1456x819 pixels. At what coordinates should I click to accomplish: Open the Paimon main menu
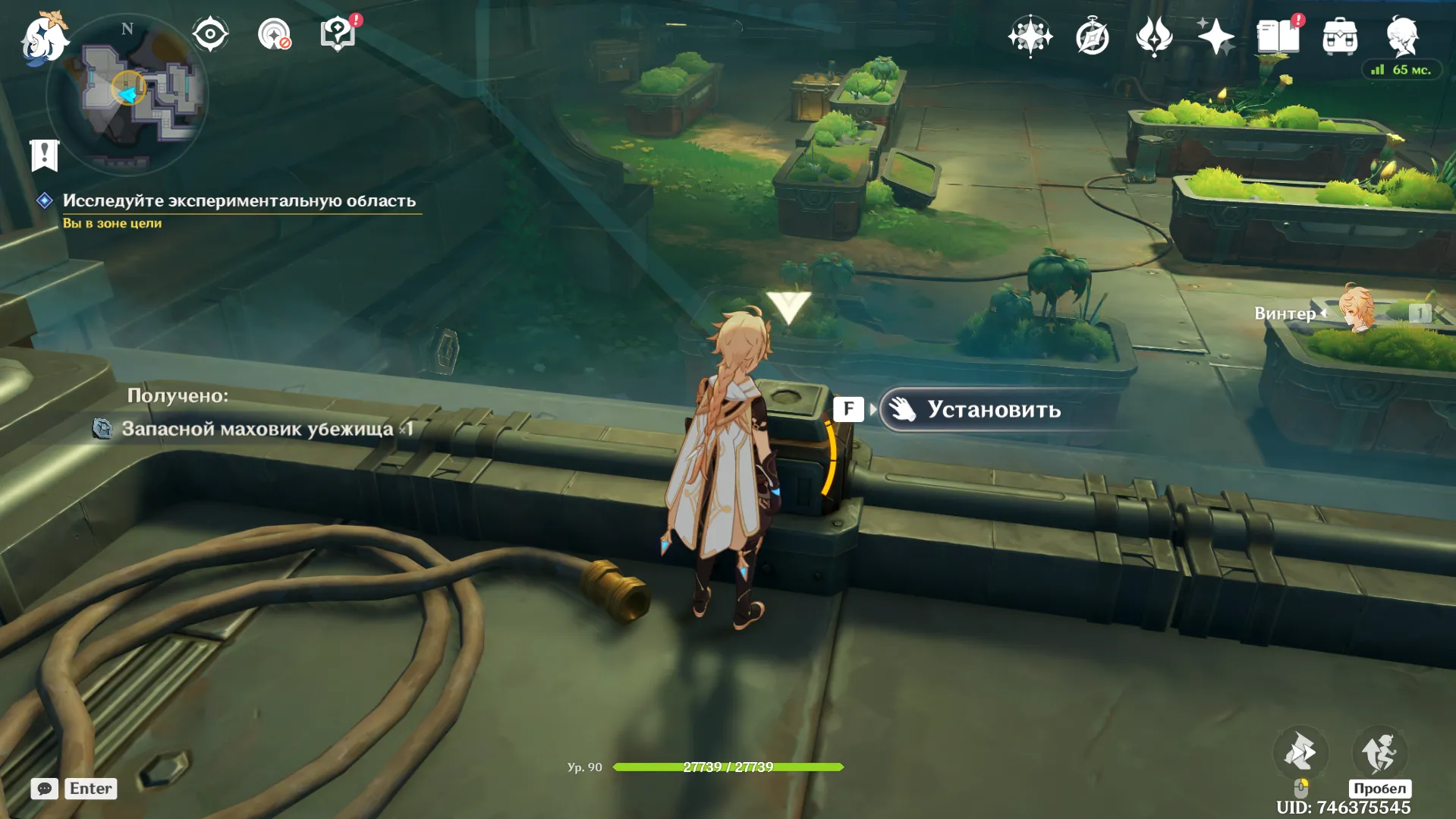coord(44,36)
